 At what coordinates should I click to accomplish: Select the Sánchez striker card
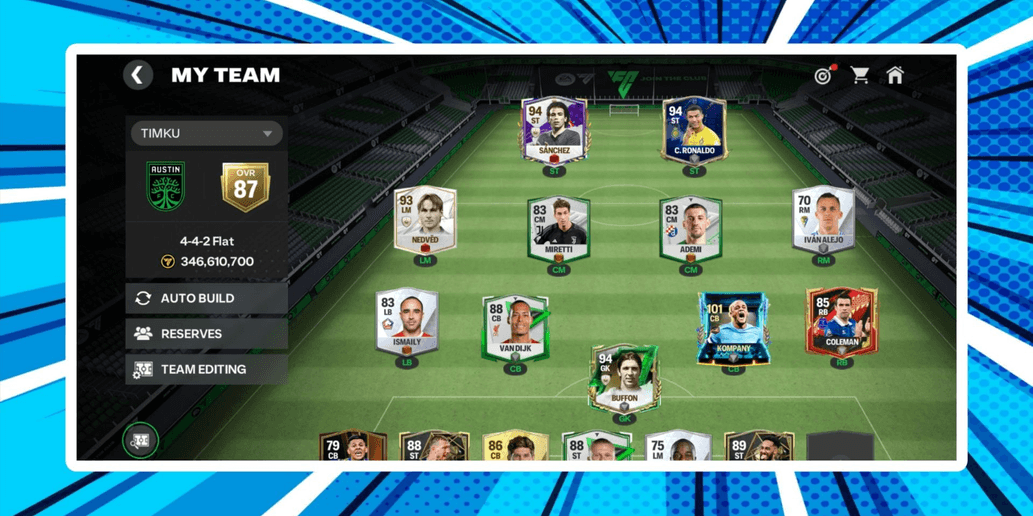pos(553,131)
